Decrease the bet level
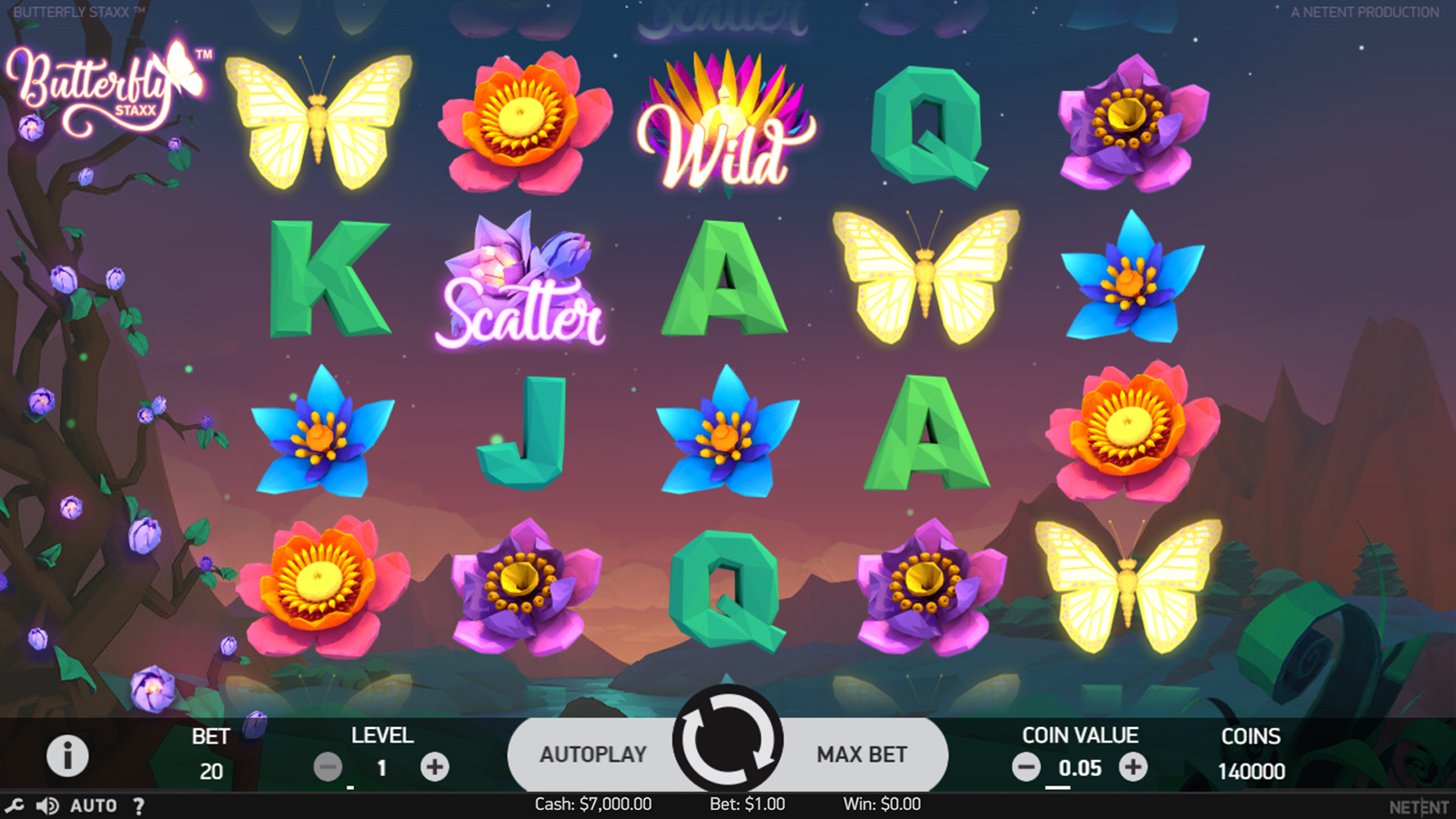 (328, 767)
